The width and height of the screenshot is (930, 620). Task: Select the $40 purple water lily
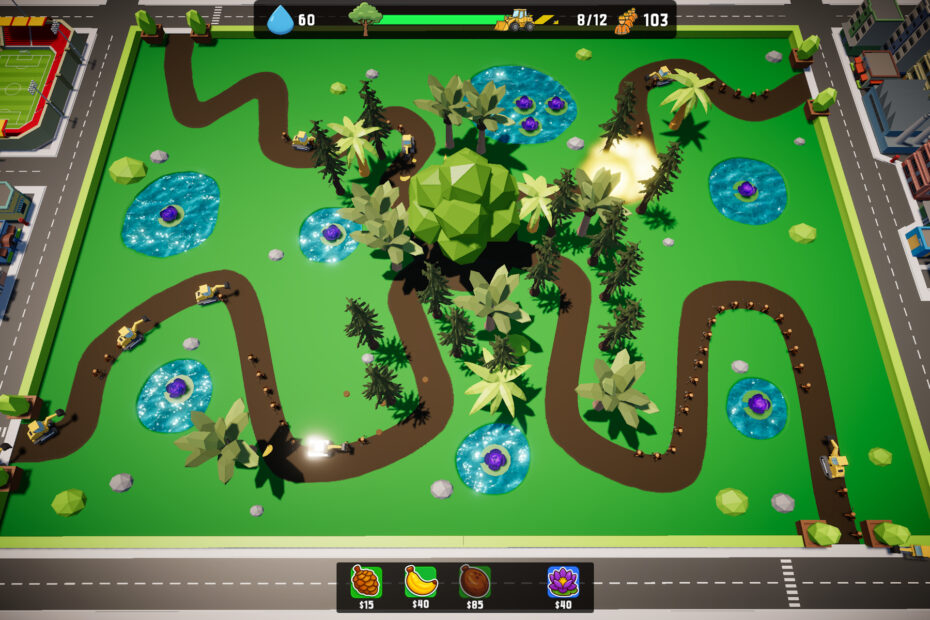coord(563,581)
